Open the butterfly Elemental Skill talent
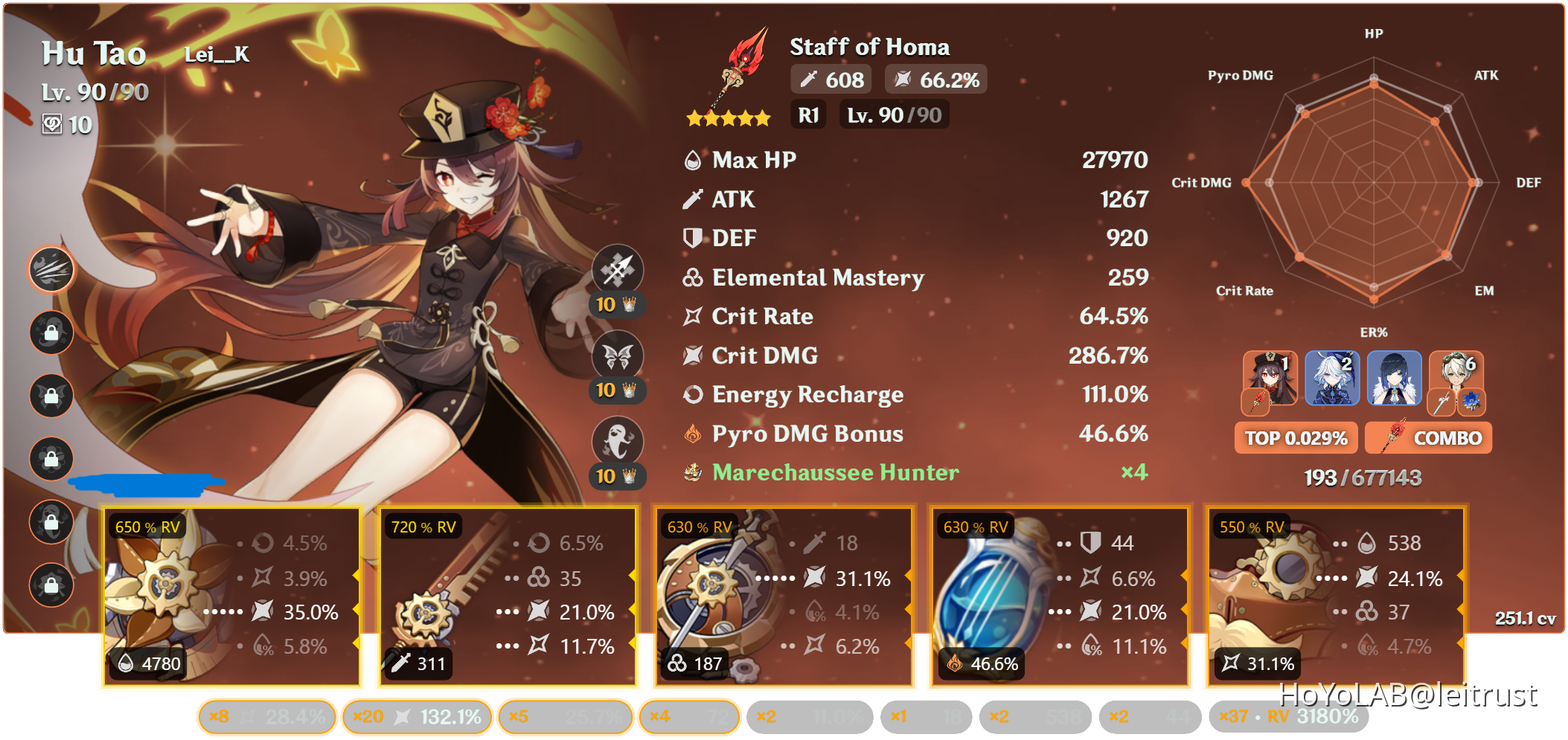 [618, 355]
